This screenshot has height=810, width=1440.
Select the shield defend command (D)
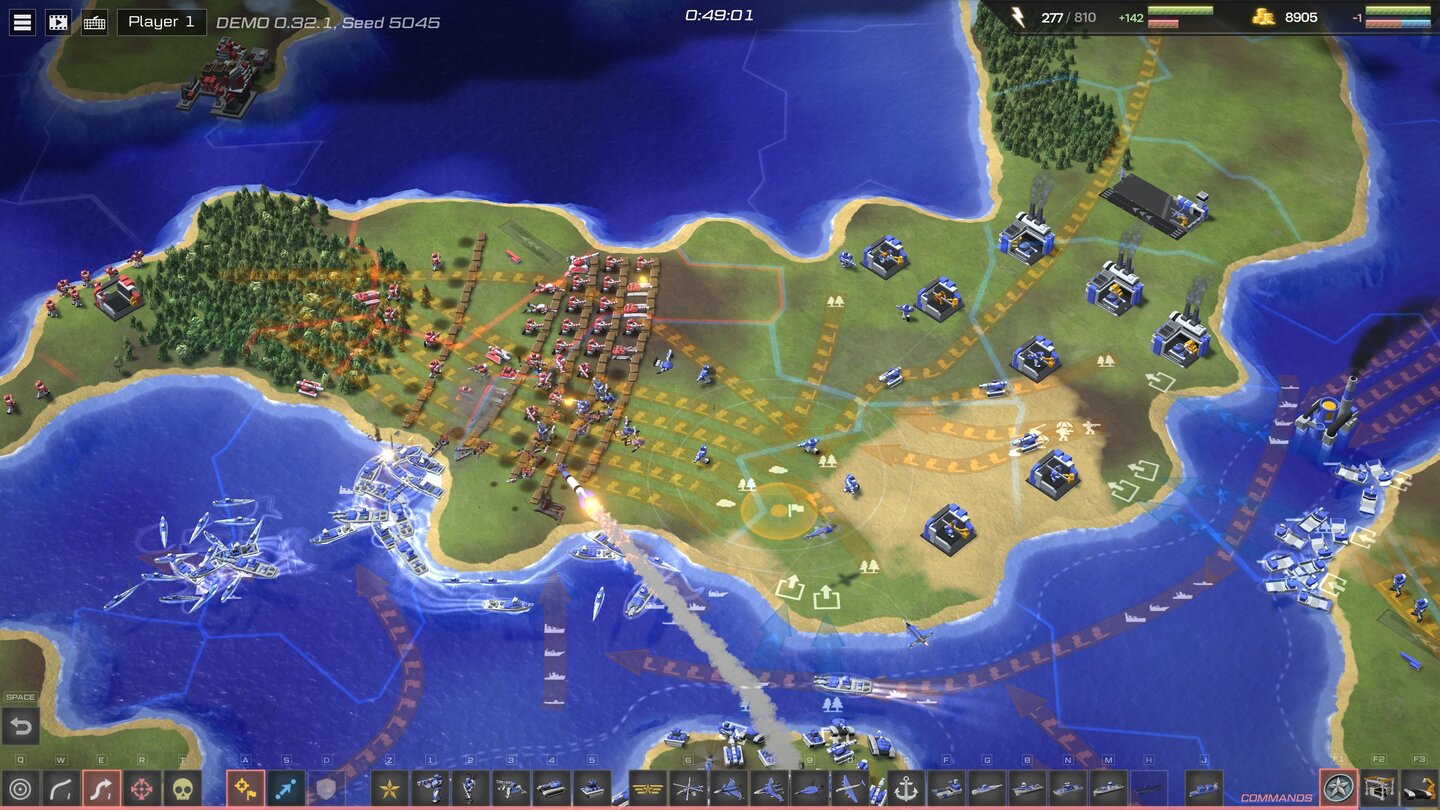[x=325, y=787]
